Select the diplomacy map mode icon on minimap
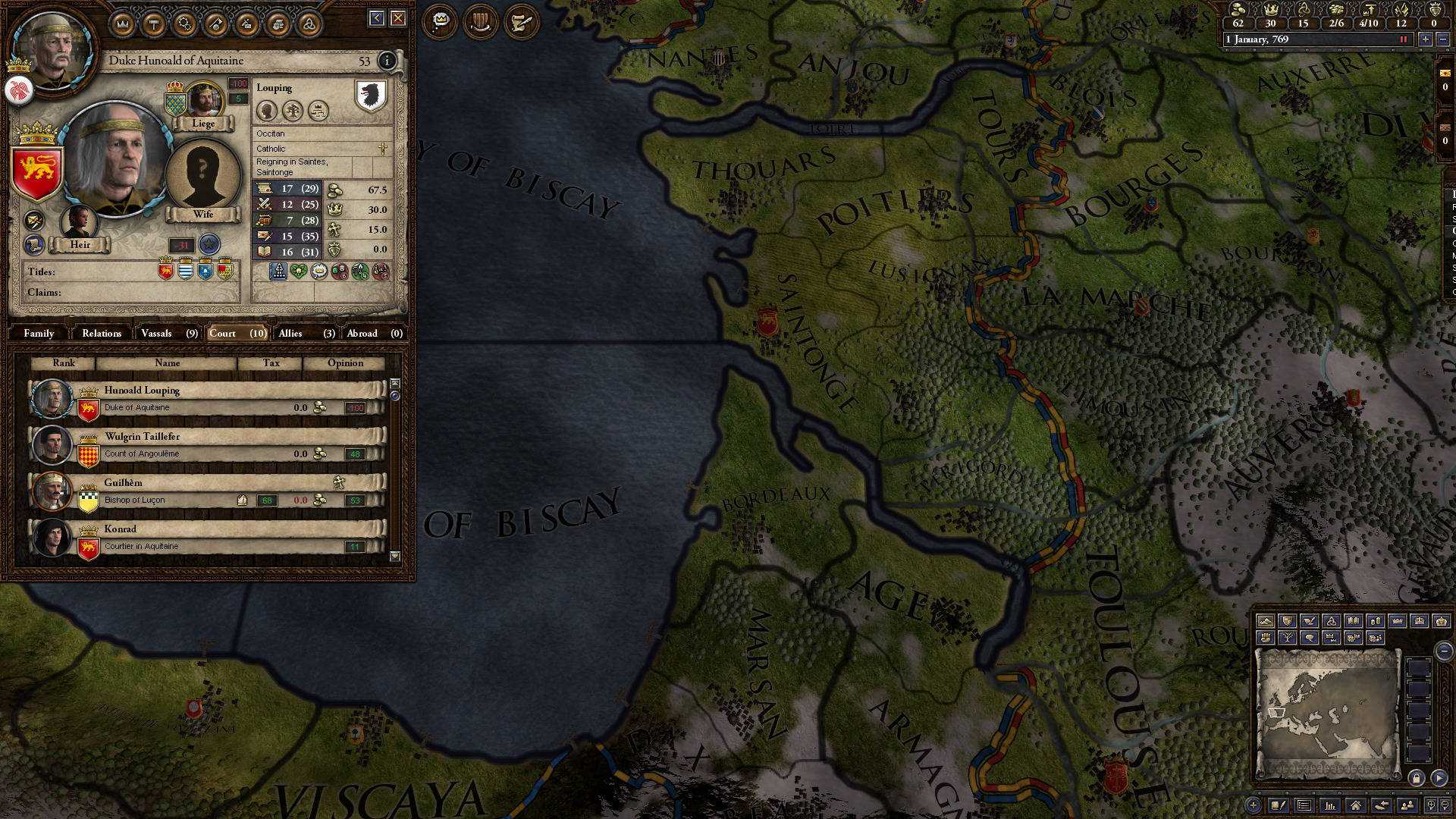Viewport: 1456px width, 819px height. tap(1310, 620)
